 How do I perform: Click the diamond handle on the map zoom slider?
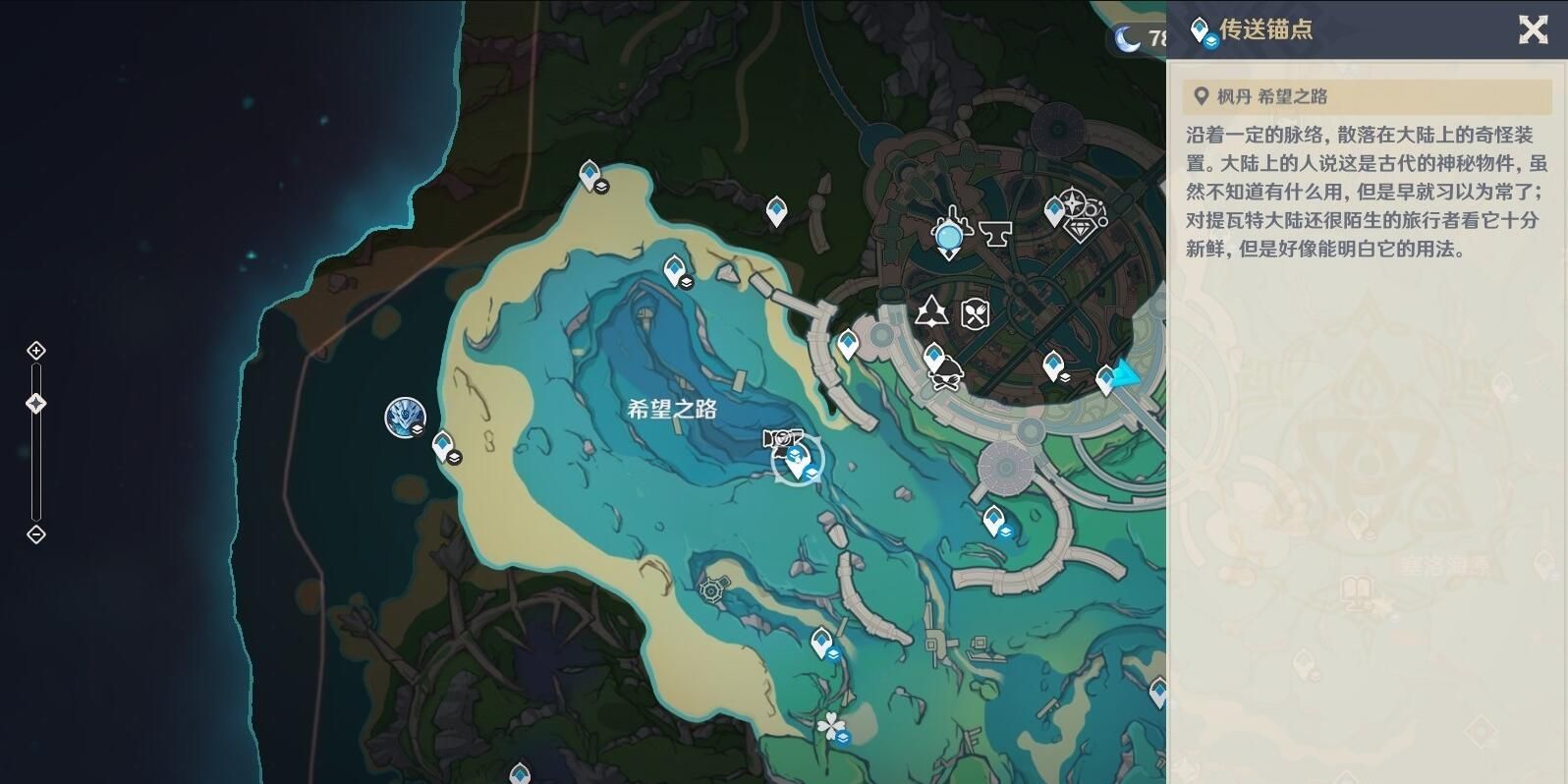(x=36, y=401)
